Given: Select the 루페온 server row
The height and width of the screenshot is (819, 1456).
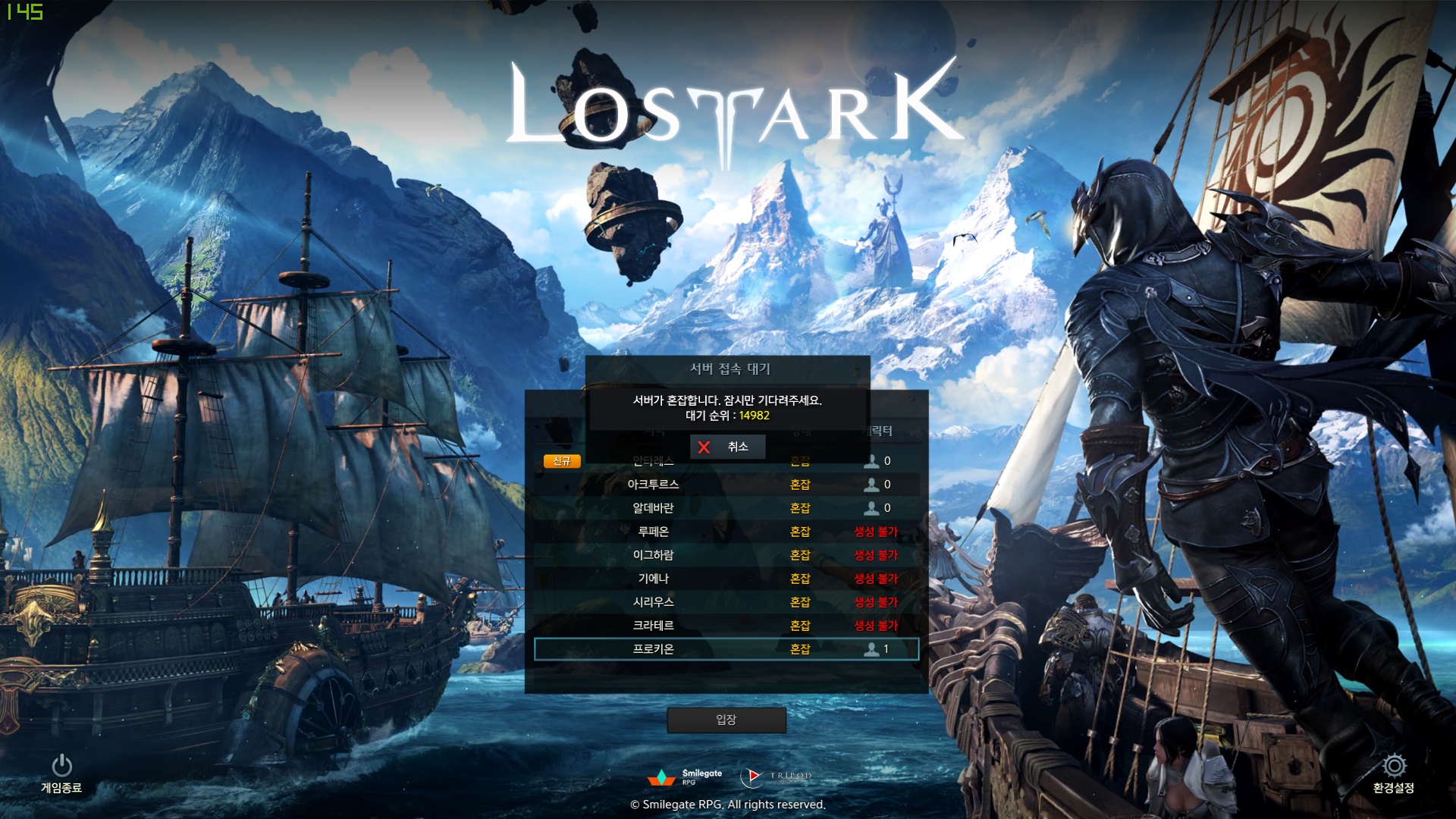Looking at the screenshot, I should 726,532.
